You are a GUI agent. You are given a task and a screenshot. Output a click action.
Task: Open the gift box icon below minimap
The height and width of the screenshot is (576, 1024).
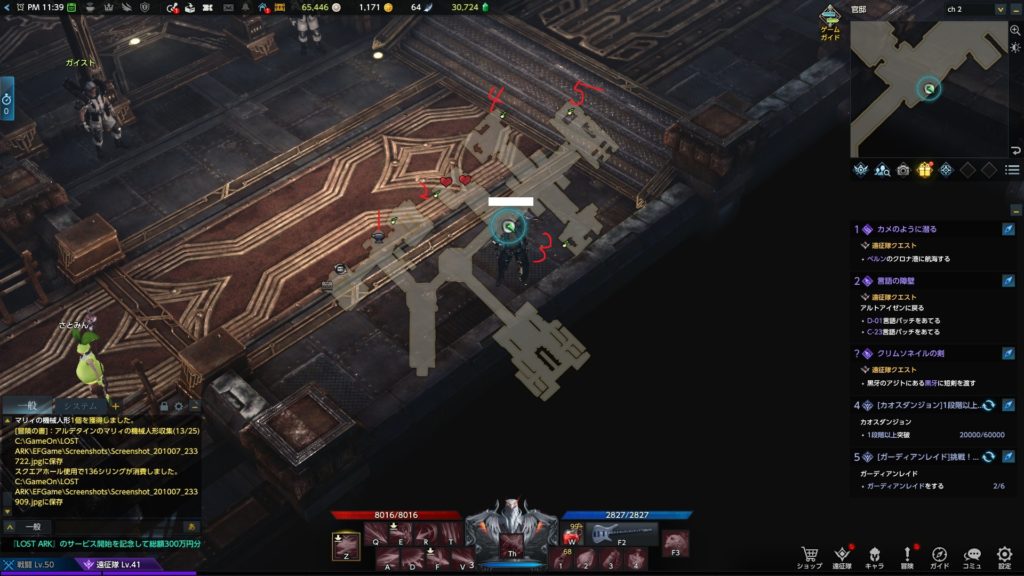pyautogui.click(x=924, y=170)
